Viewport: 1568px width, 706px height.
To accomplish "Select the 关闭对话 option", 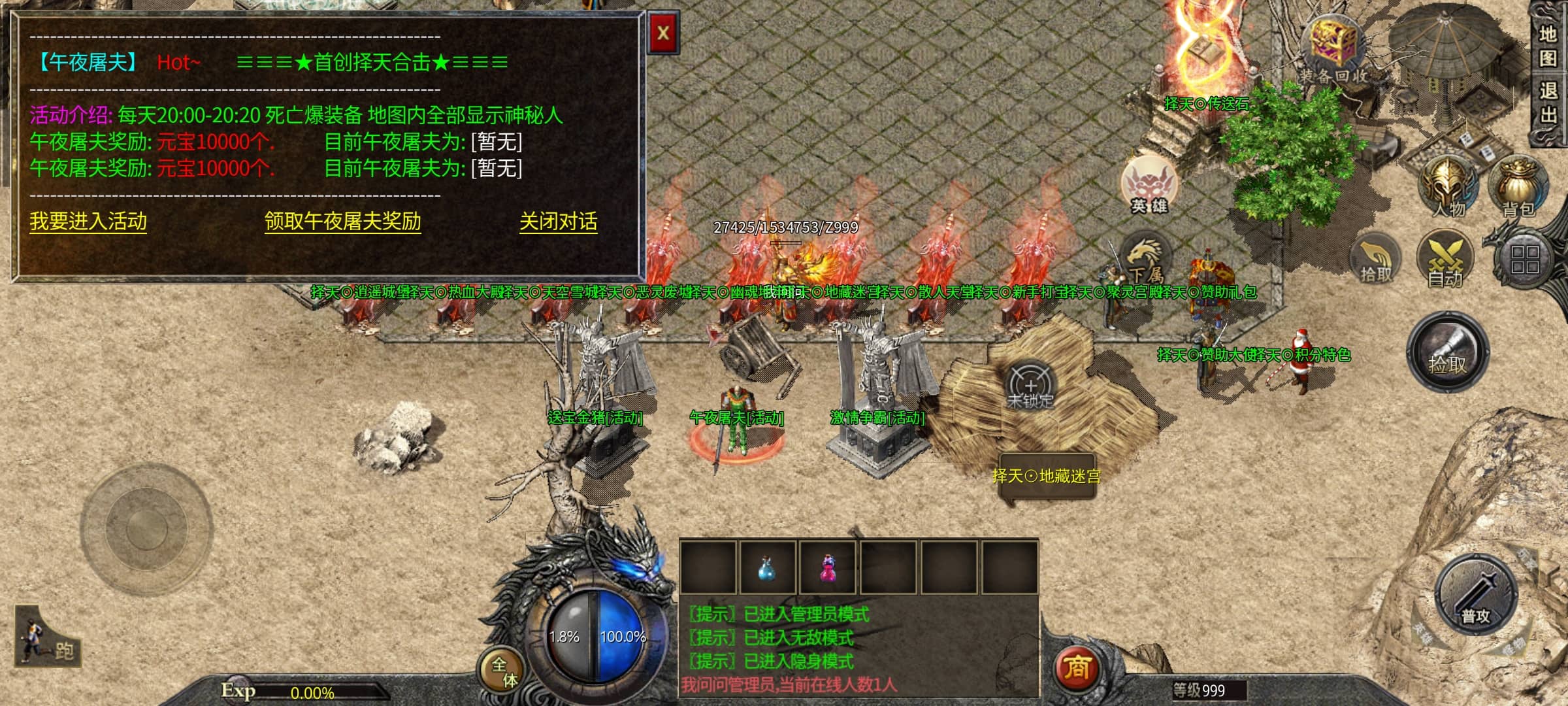I will pos(558,221).
